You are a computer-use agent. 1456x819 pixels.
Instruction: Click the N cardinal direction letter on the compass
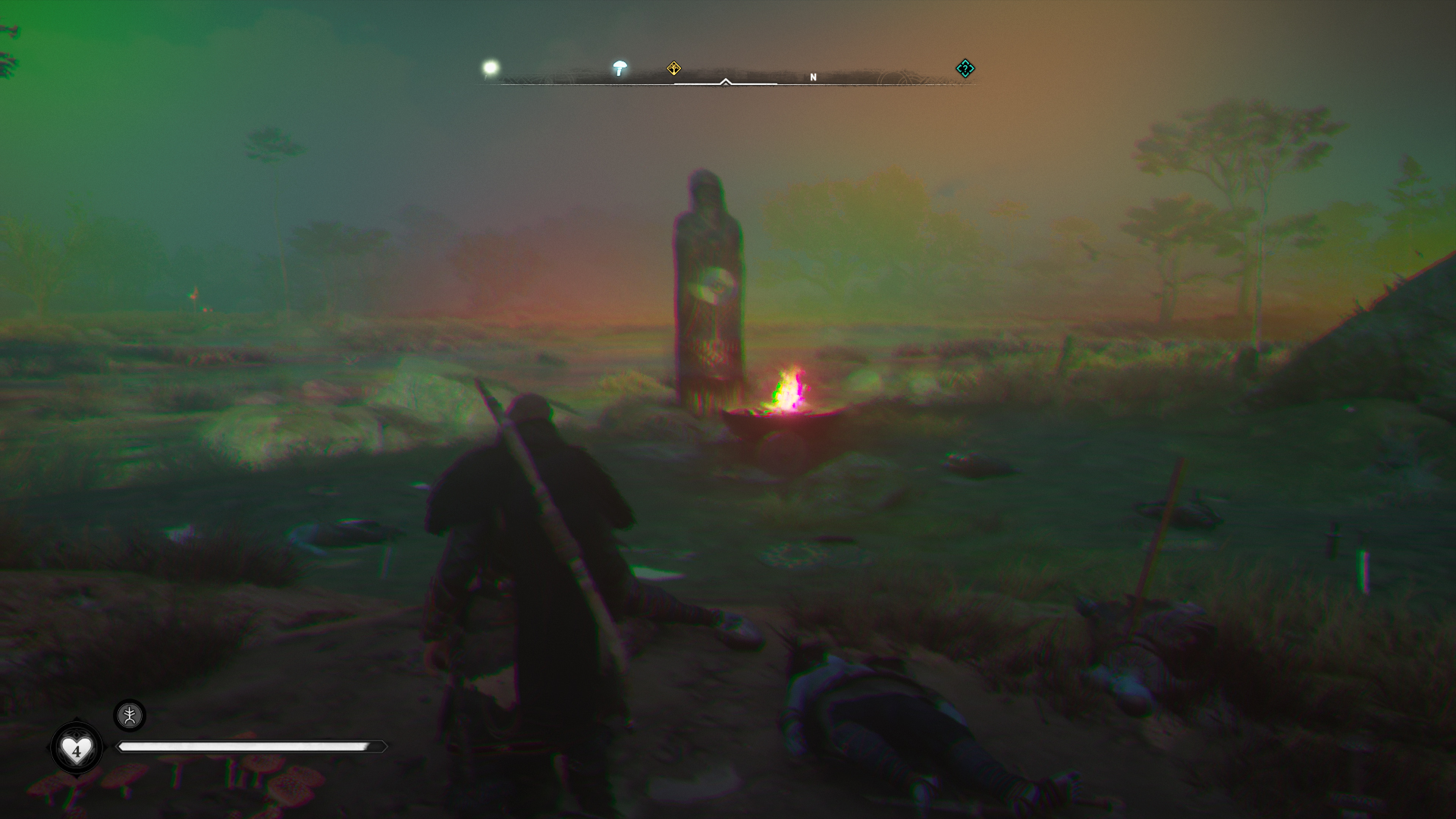[814, 77]
